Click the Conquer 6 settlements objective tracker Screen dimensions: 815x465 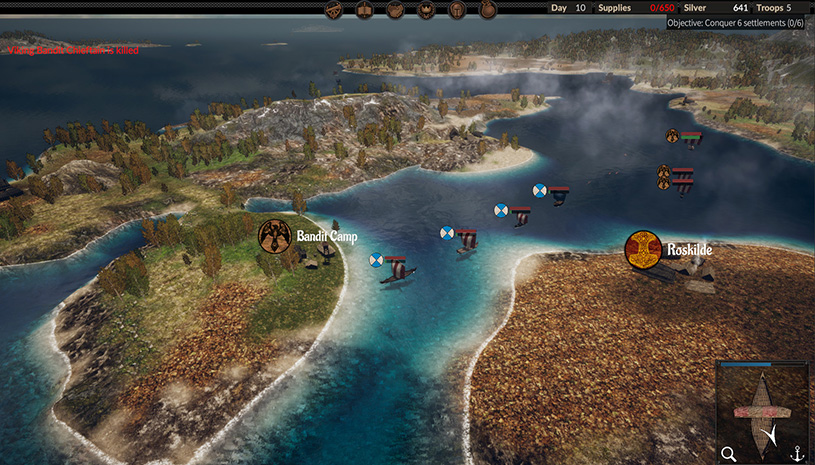[739, 22]
